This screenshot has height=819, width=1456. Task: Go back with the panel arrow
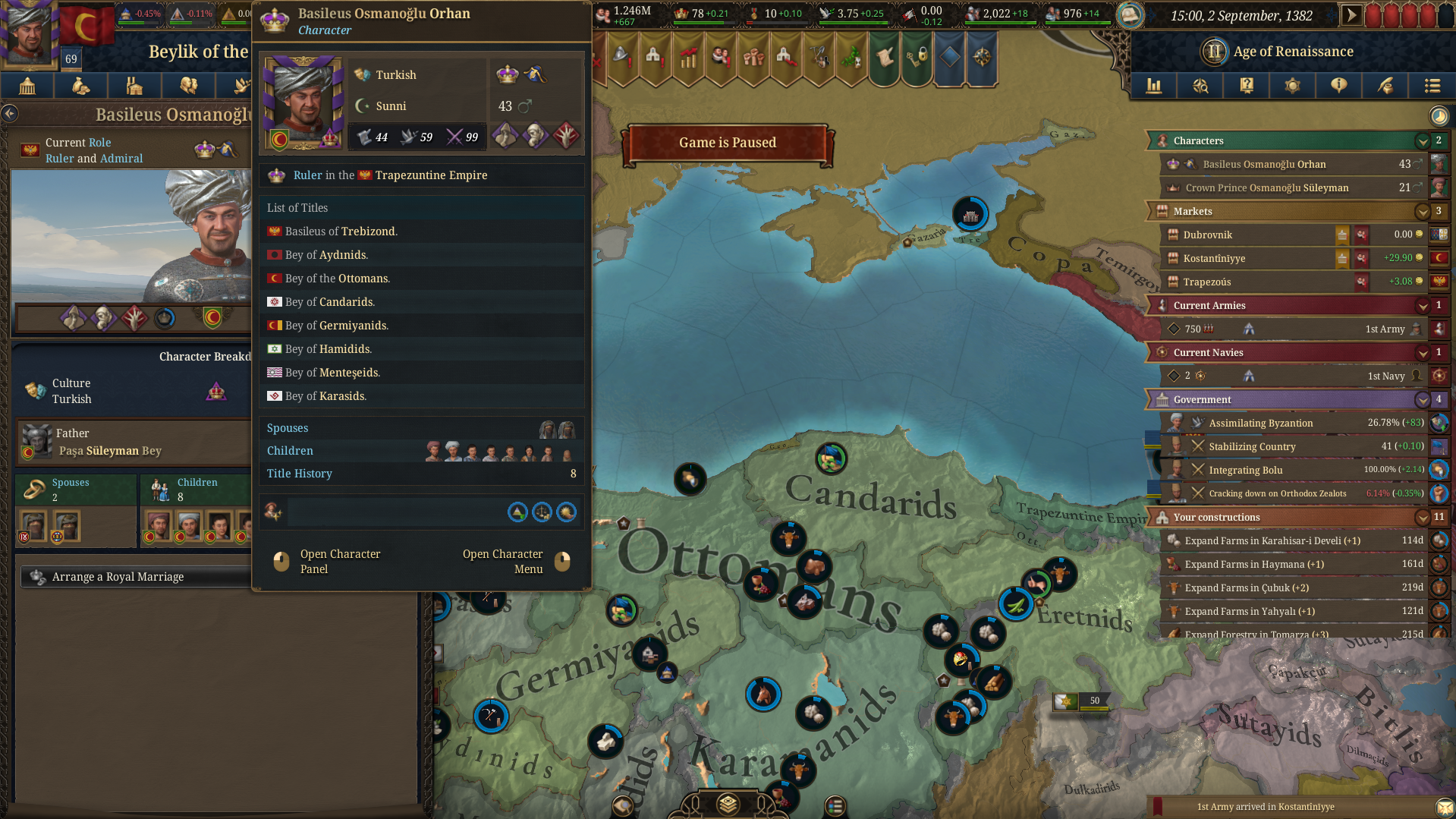coord(10,114)
